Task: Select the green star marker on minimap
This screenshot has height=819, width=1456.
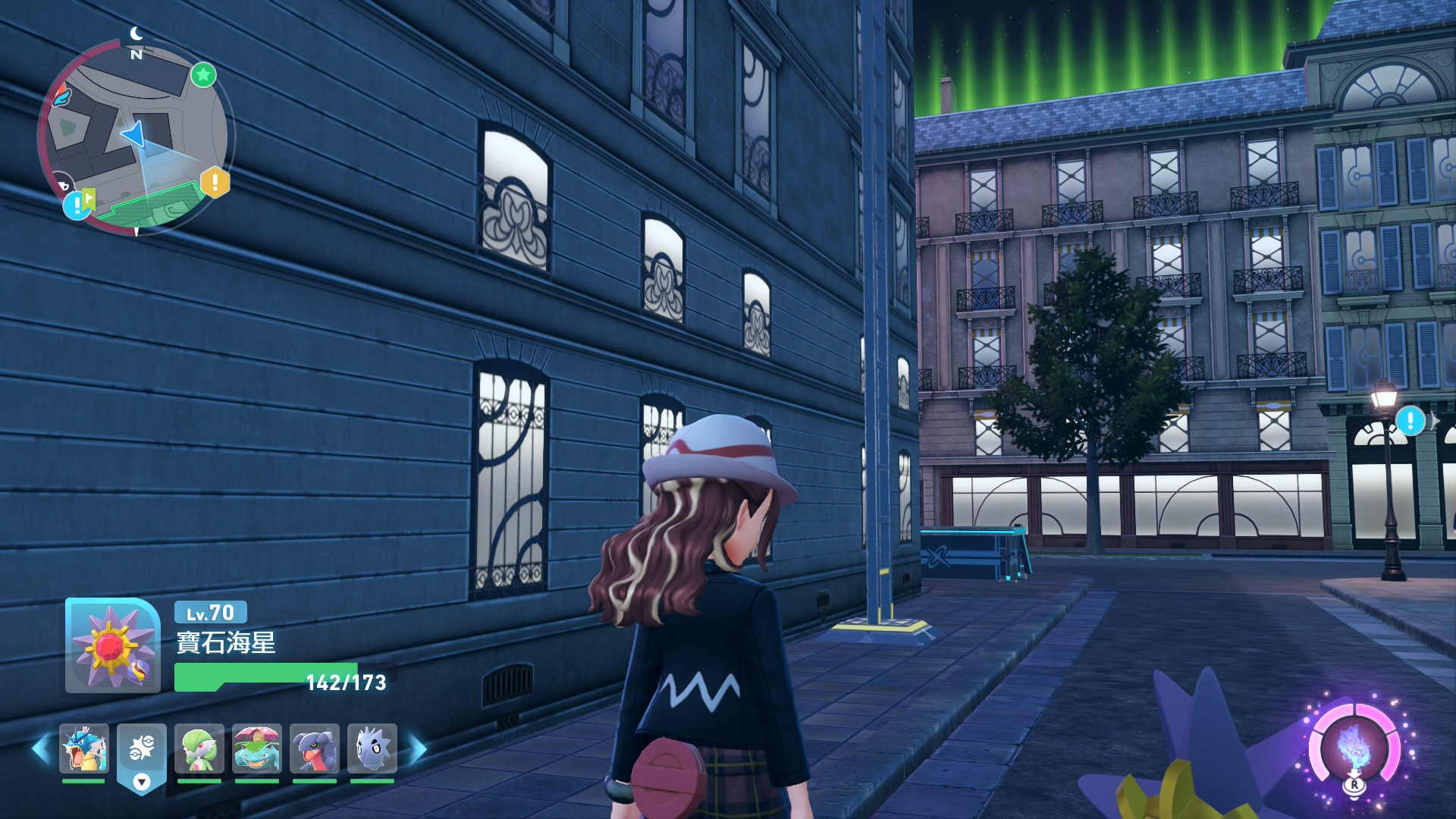Action: click(203, 74)
